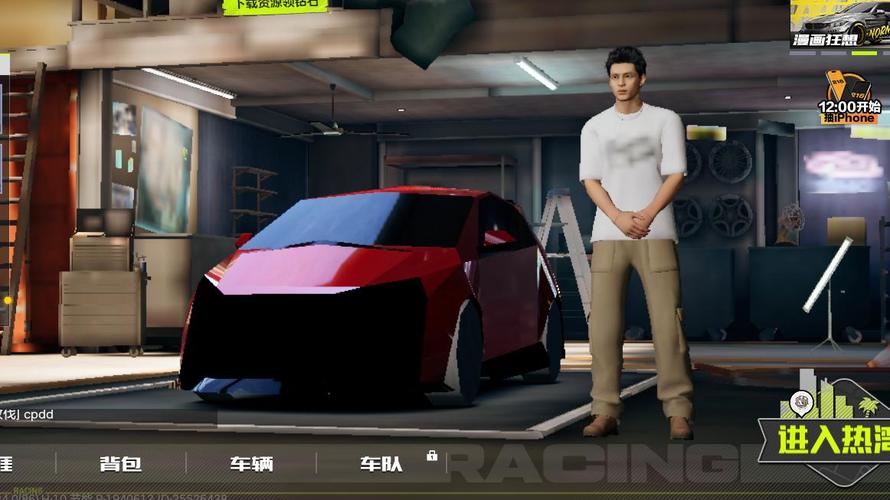
Task: Open the 抽iPhone lottery event icon
Action: [x=849, y=98]
